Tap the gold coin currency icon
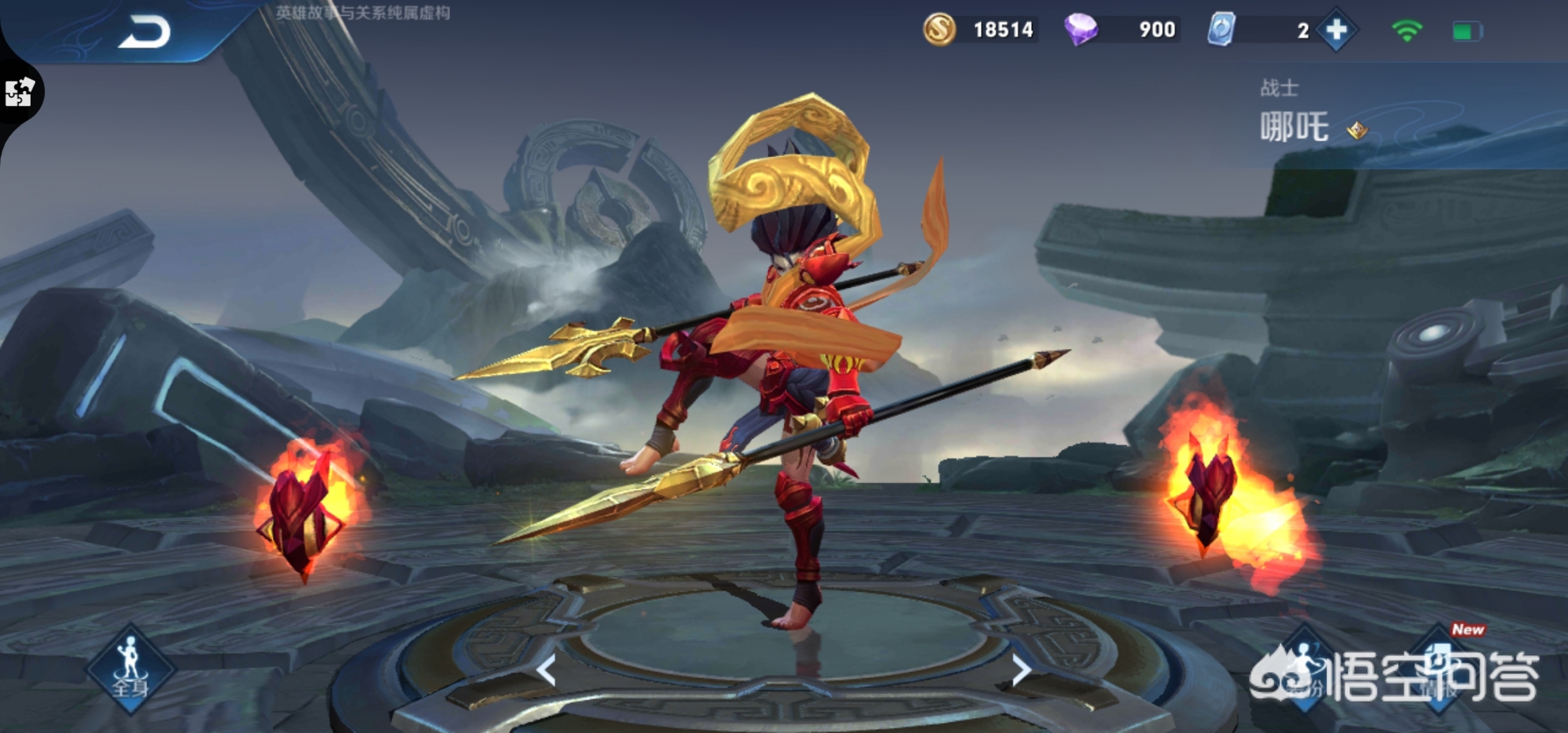Screen dimensions: 1568x733 point(939,30)
